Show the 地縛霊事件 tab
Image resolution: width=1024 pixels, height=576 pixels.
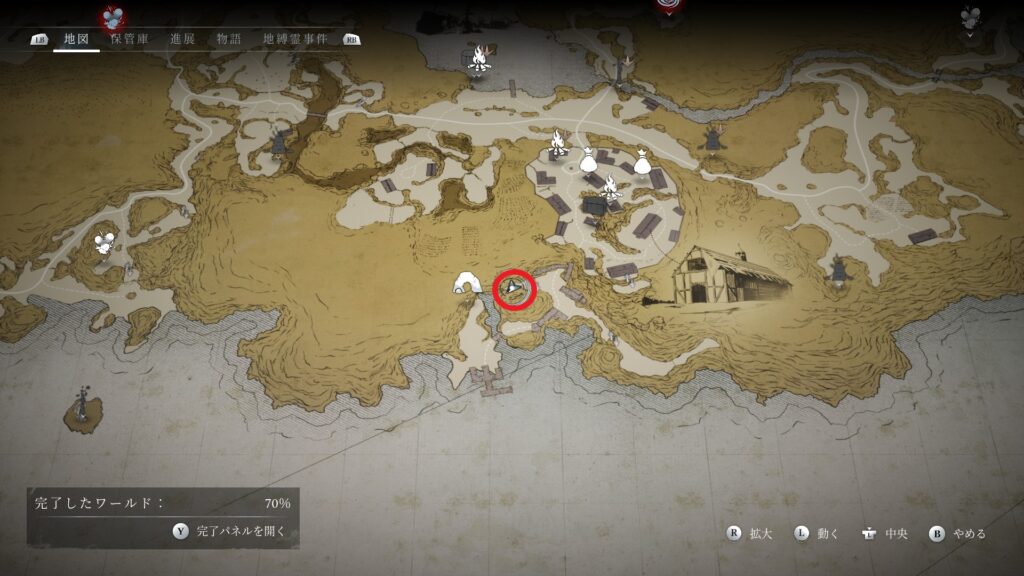[x=296, y=39]
